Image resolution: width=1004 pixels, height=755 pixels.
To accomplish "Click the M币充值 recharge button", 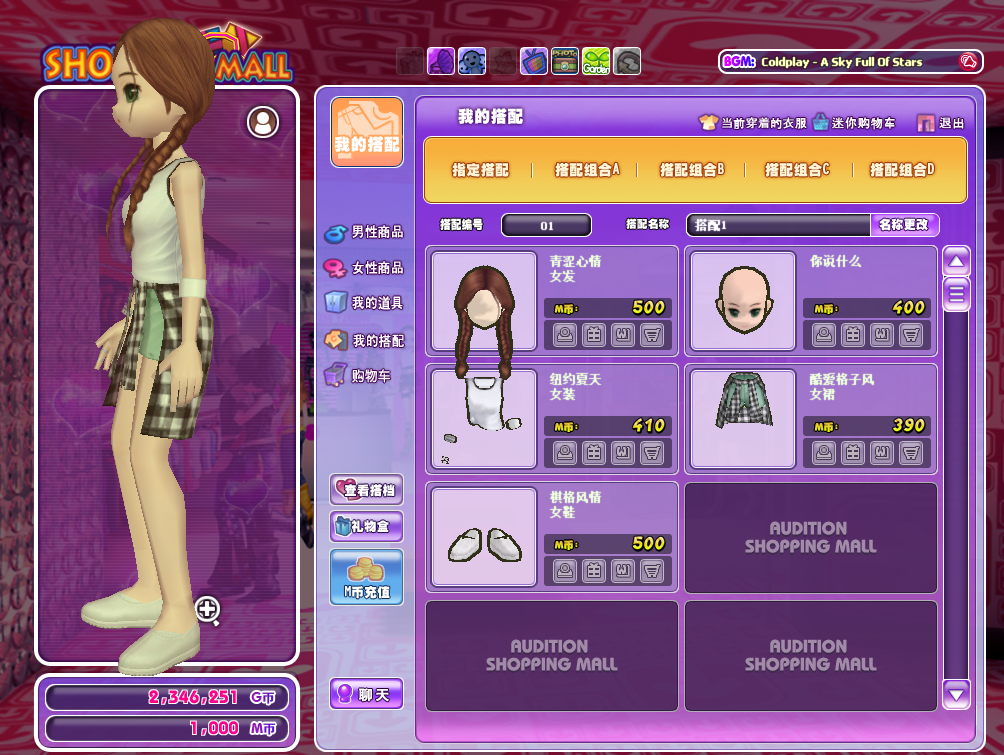I will point(366,577).
